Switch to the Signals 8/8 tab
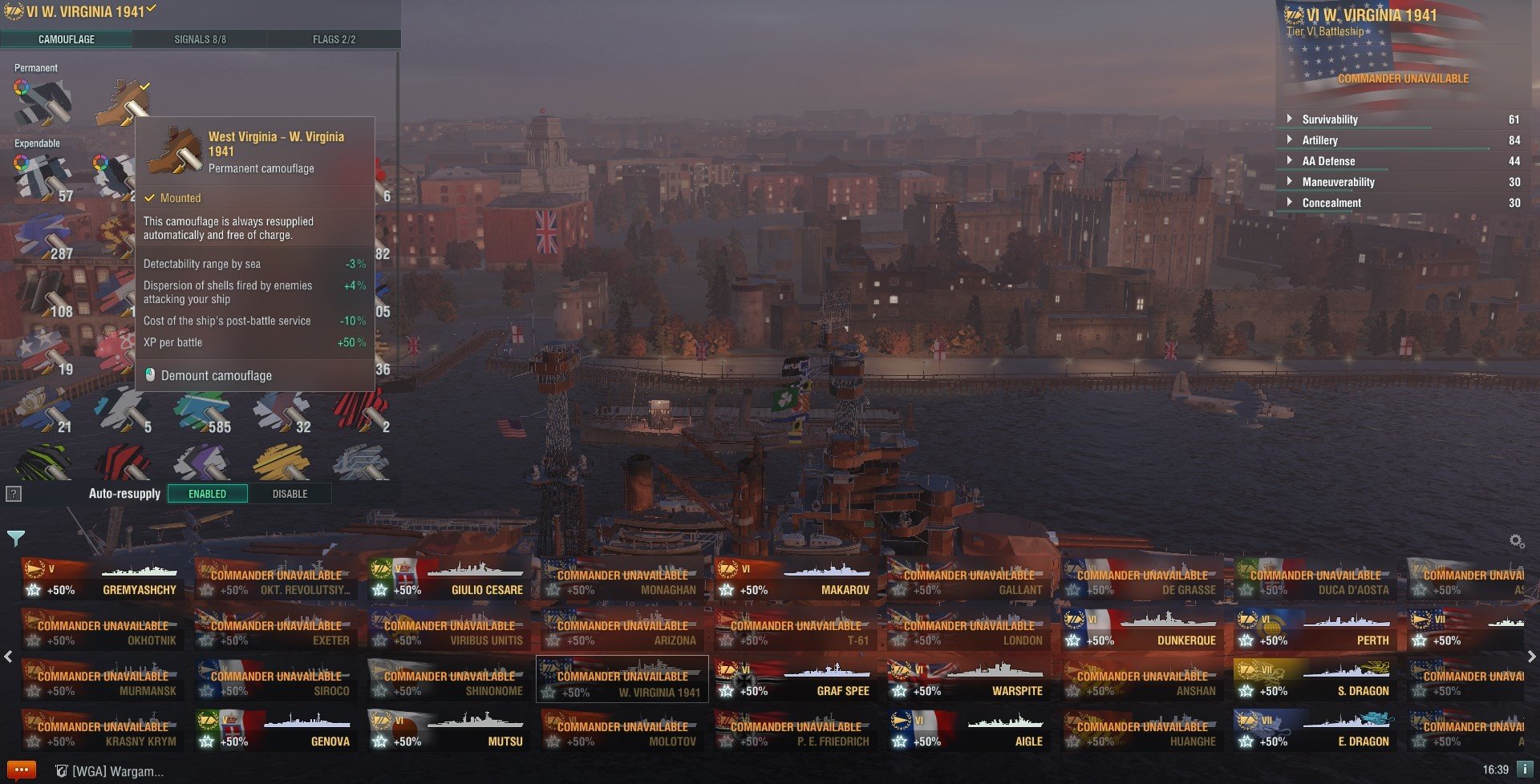 (x=200, y=39)
